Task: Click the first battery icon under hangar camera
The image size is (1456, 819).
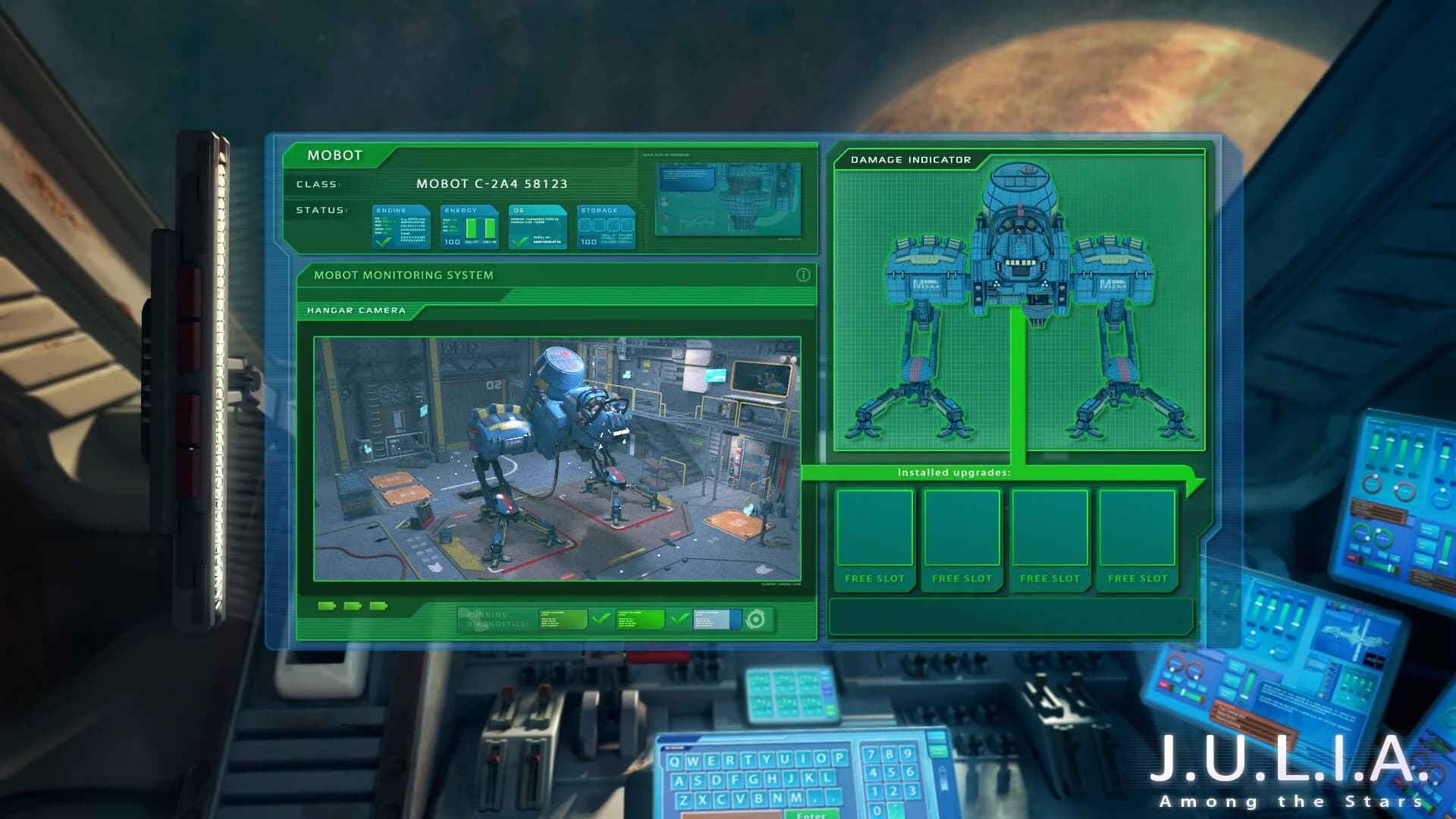Action: point(327,606)
